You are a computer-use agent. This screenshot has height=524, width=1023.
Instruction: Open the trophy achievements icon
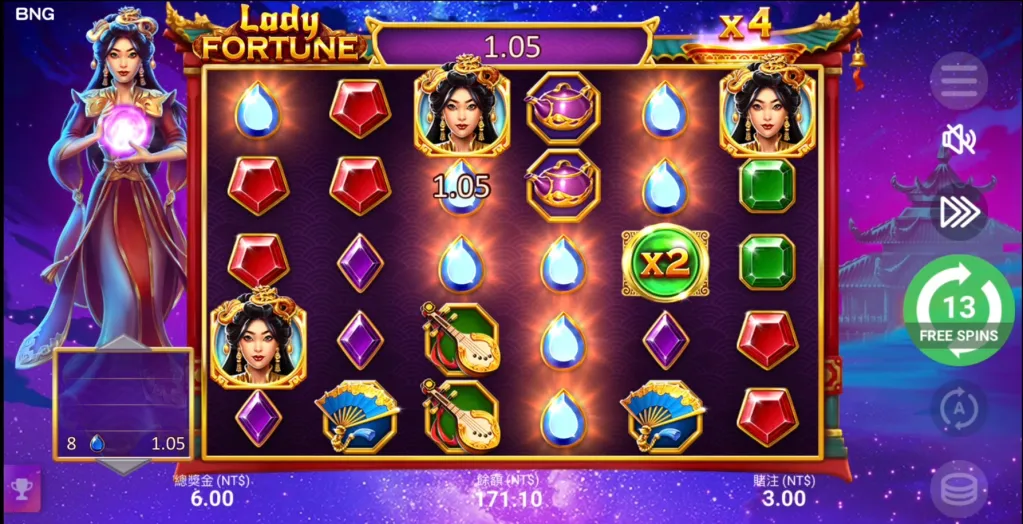pos(21,487)
